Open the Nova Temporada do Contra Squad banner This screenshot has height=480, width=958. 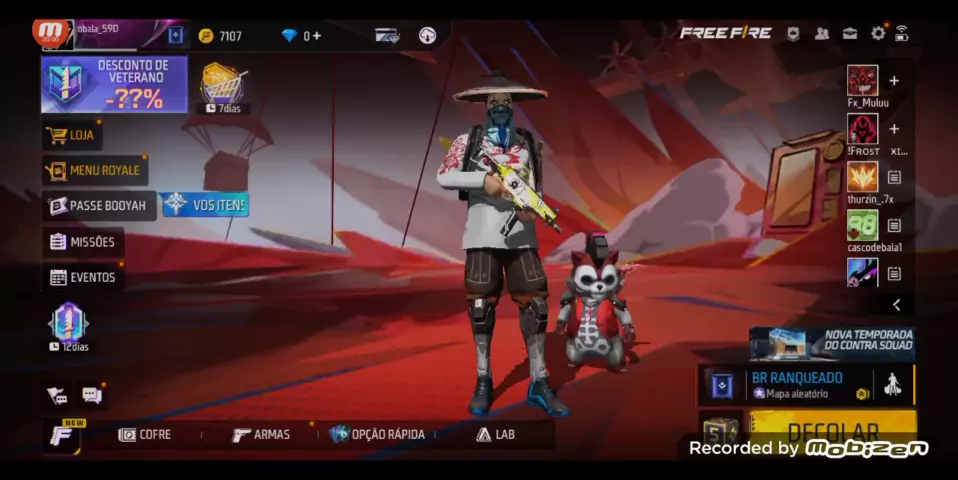point(832,342)
